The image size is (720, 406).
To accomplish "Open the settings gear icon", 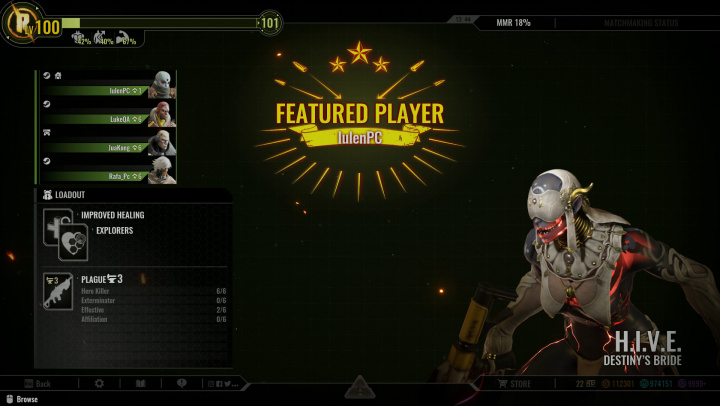I will coord(99,383).
